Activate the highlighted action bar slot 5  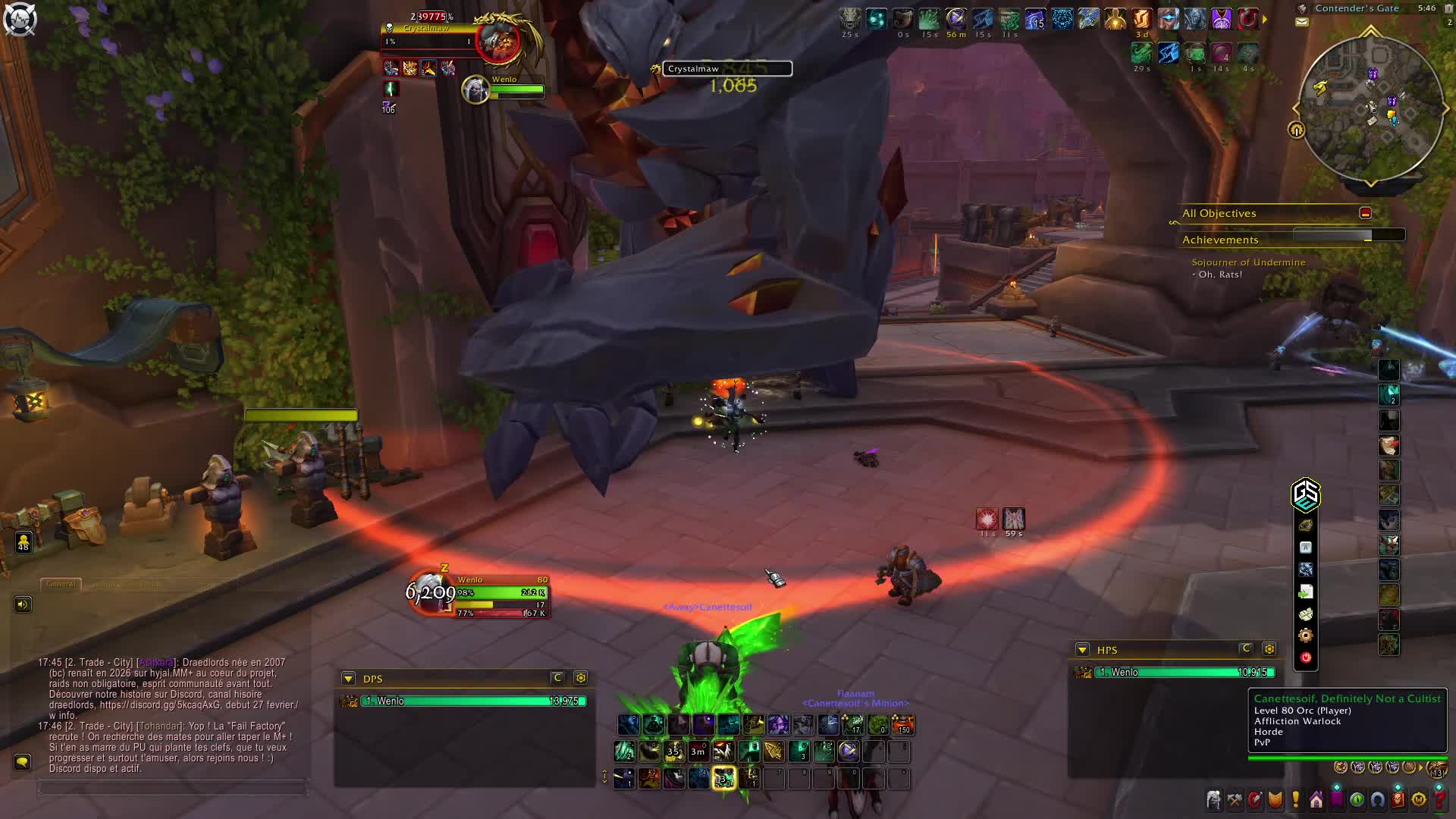(723, 778)
